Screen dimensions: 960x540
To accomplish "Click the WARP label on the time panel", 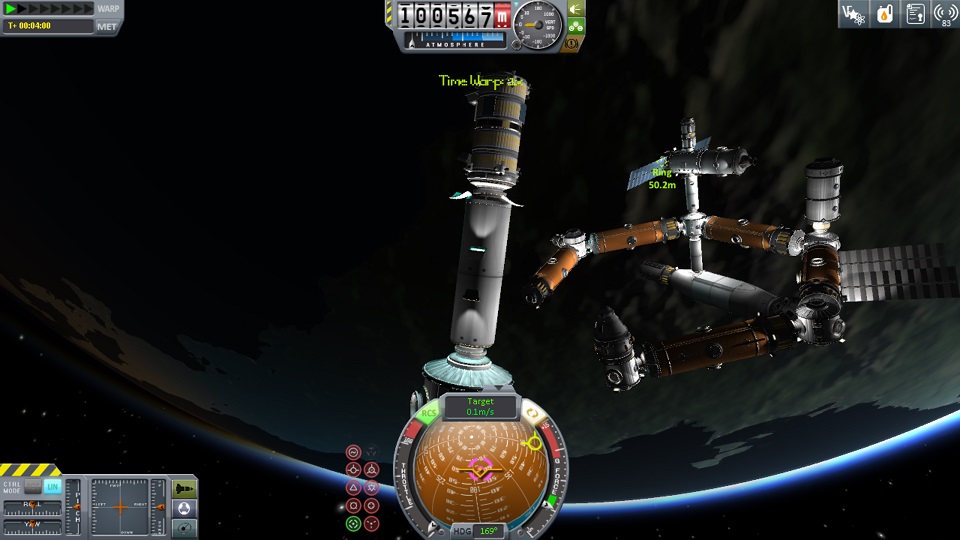I will [x=108, y=9].
